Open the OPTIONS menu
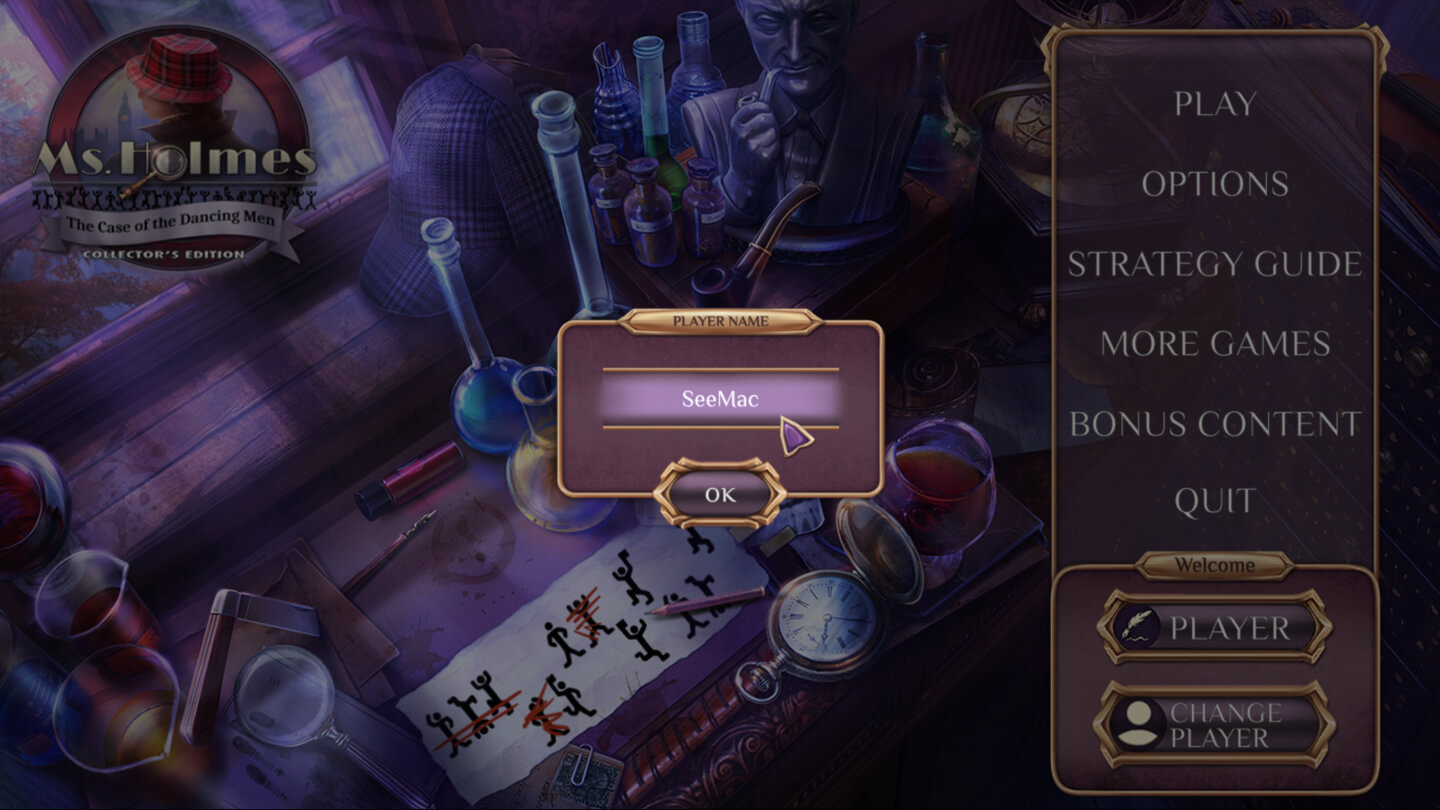 coord(1215,184)
